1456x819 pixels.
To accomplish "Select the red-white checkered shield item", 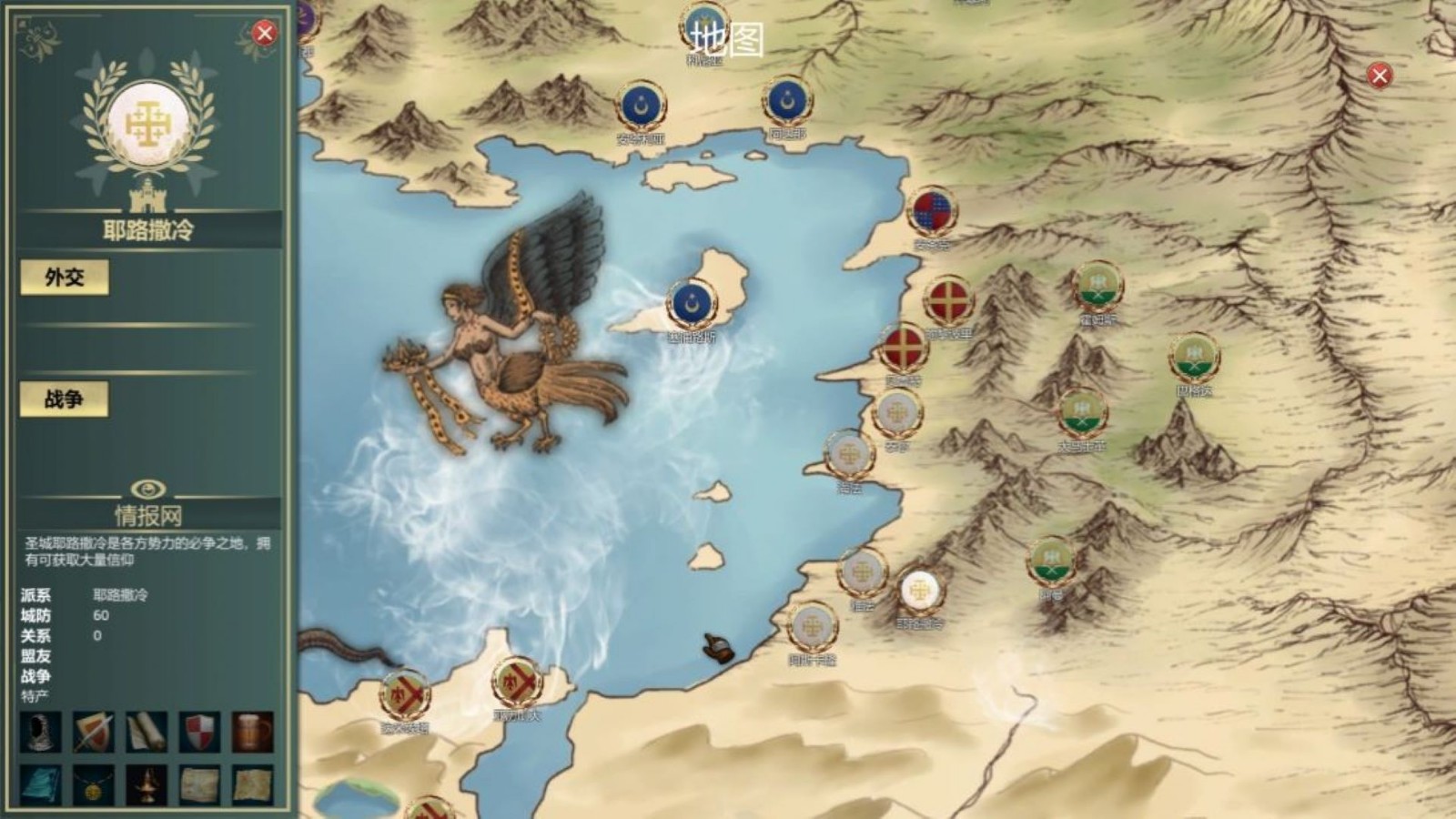I will [x=200, y=732].
